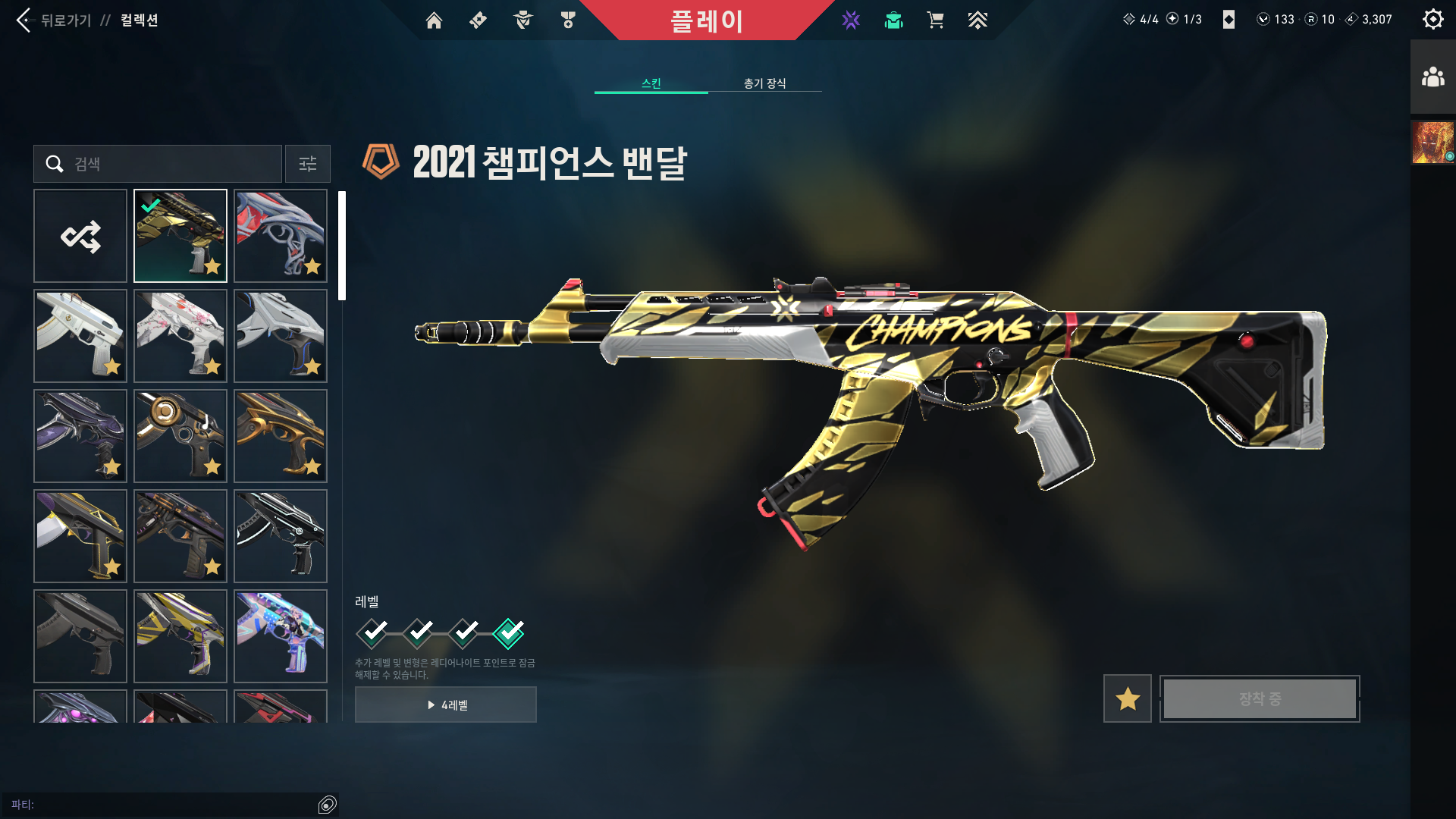1456x819 pixels.
Task: Open the Collection backpack icon
Action: tap(893, 20)
